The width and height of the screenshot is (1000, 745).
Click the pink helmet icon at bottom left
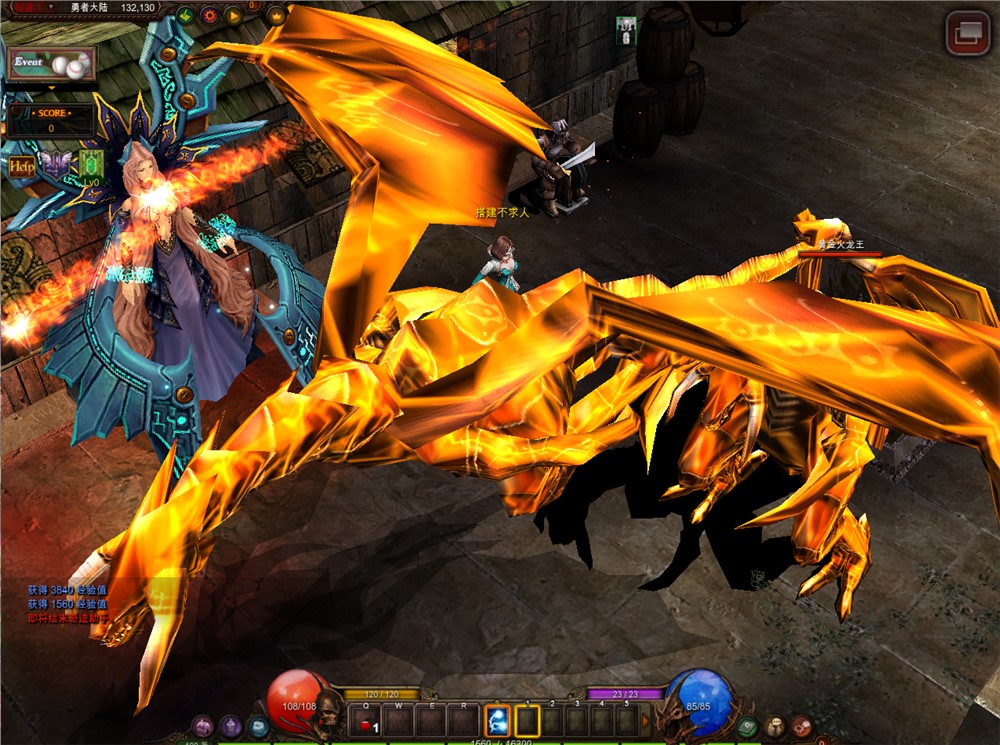click(x=203, y=727)
